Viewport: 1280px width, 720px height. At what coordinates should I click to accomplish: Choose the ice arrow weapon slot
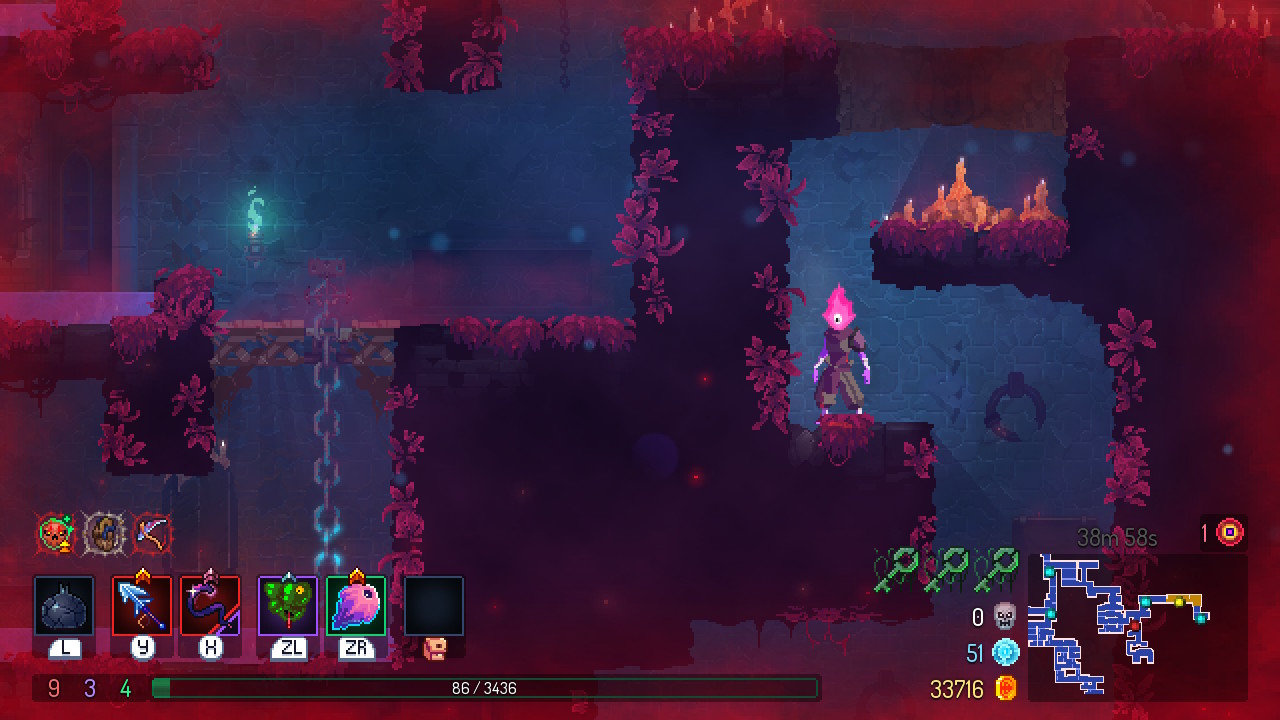[142, 605]
